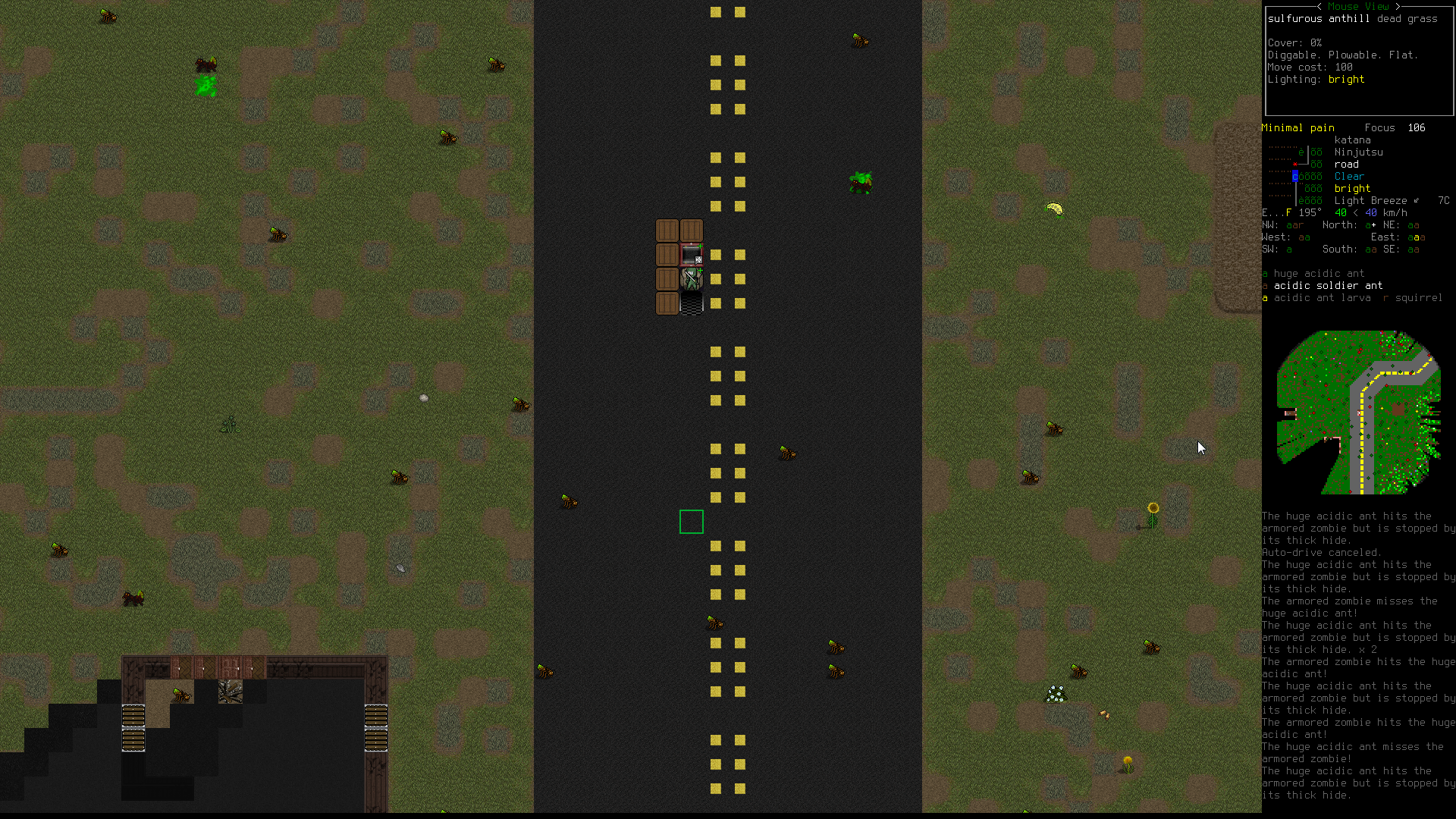
Task: Click the circular overmap minimap
Action: coord(1358,412)
